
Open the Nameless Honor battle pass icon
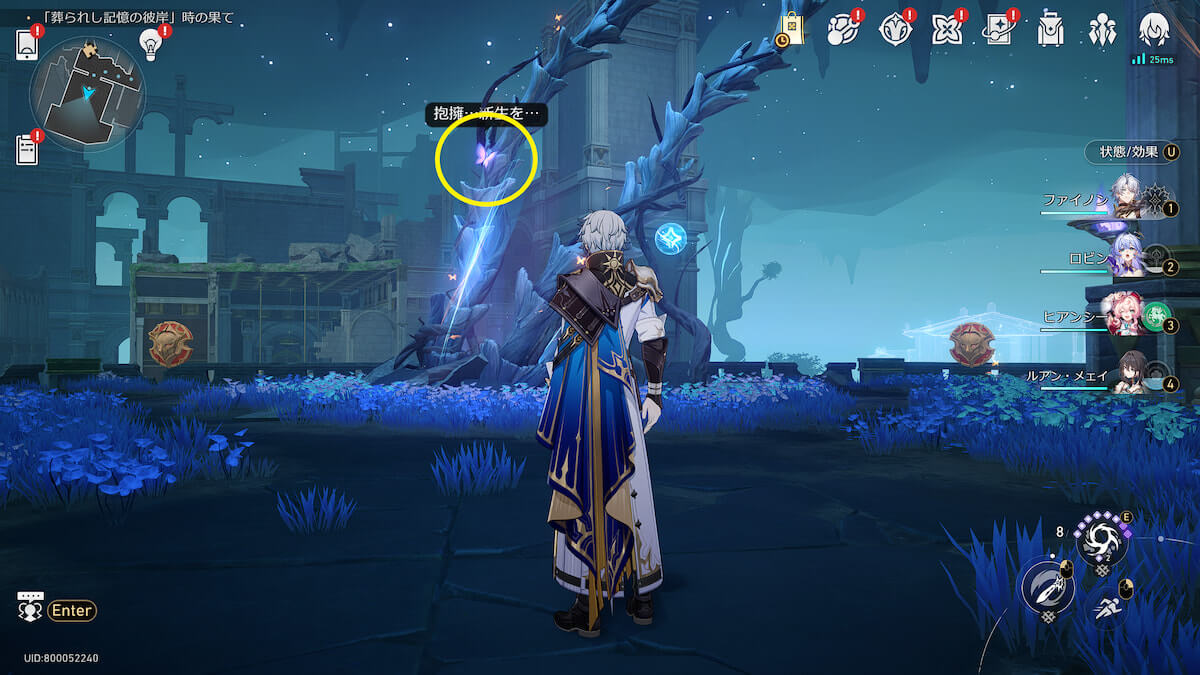click(x=895, y=30)
